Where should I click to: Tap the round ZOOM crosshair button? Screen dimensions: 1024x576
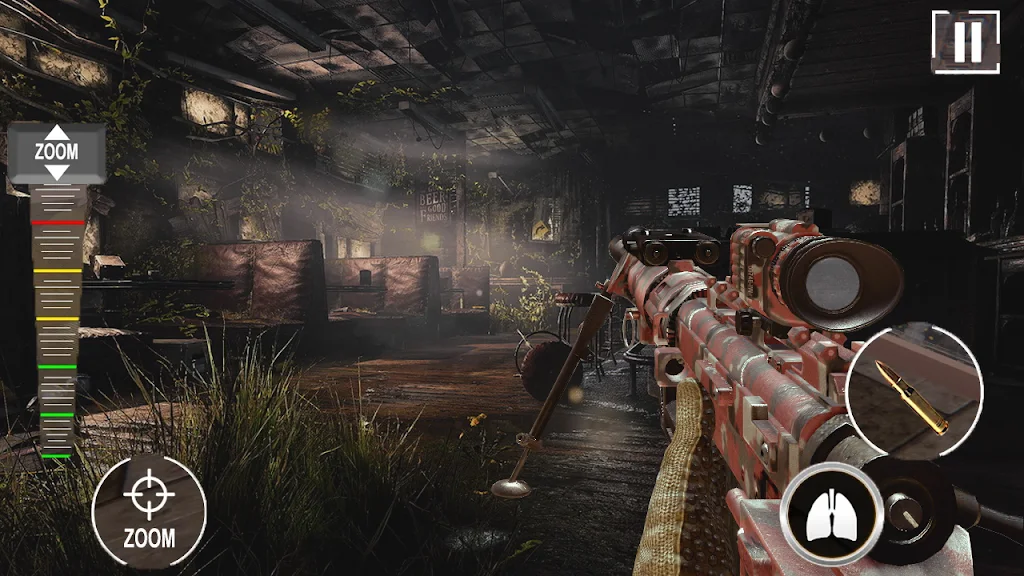(x=149, y=511)
